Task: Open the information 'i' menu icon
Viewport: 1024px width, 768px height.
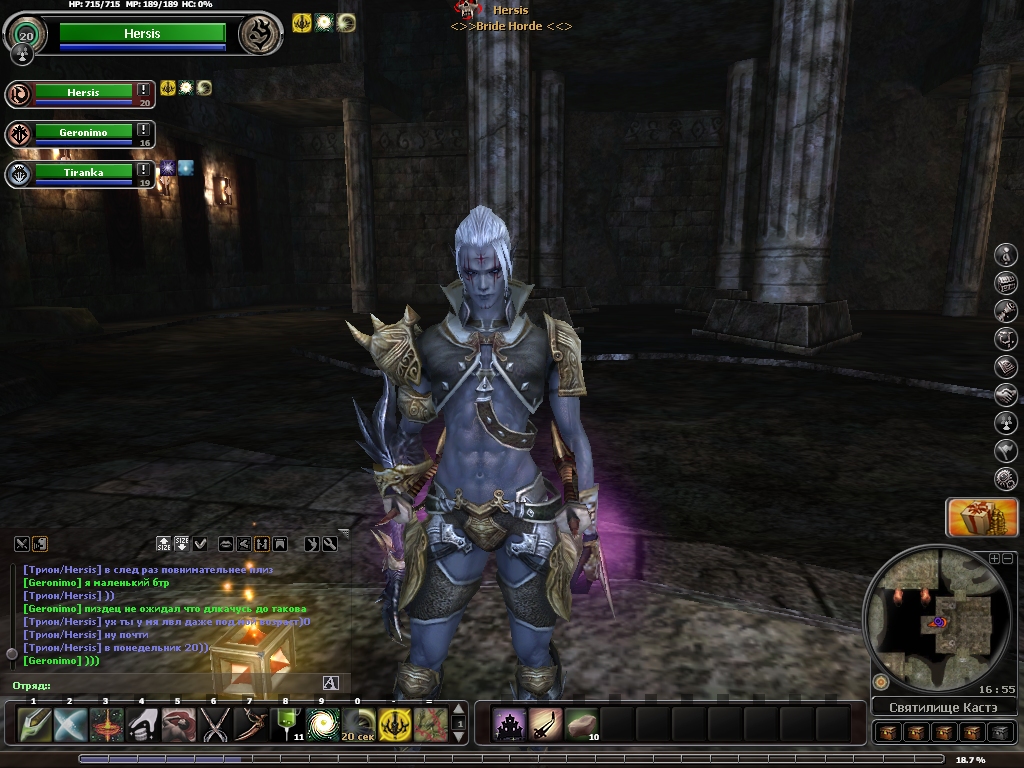Action: [x=1006, y=255]
